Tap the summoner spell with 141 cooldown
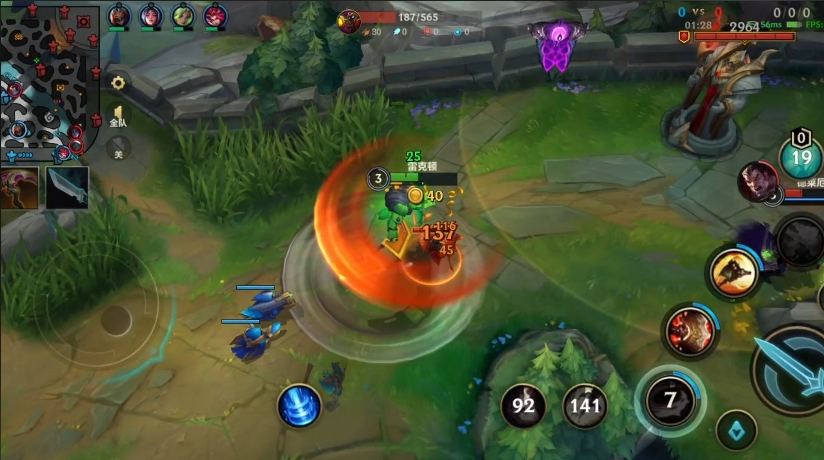The image size is (824, 460). pyautogui.click(x=586, y=406)
